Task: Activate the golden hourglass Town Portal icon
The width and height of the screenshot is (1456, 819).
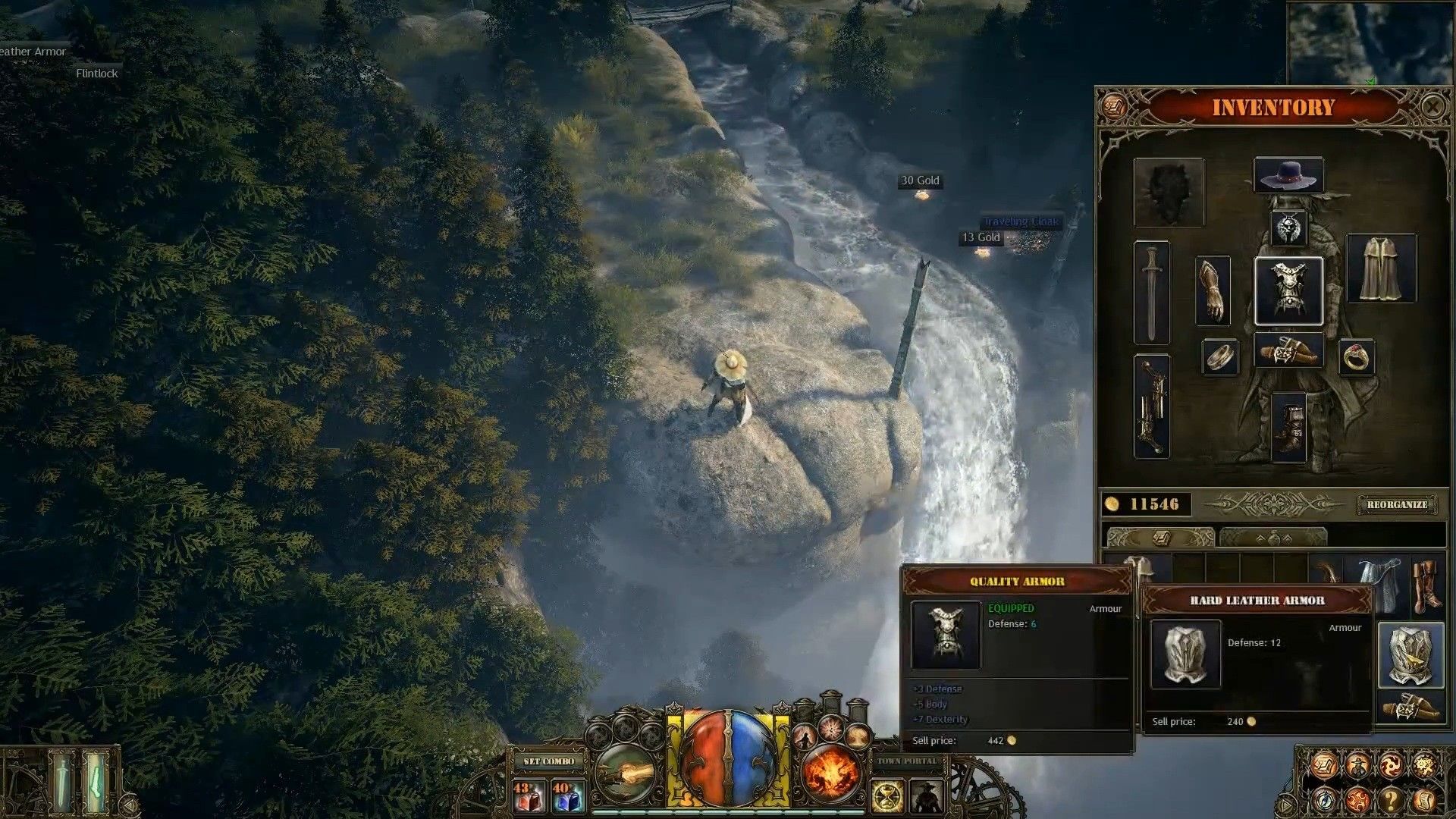Action: [886, 797]
